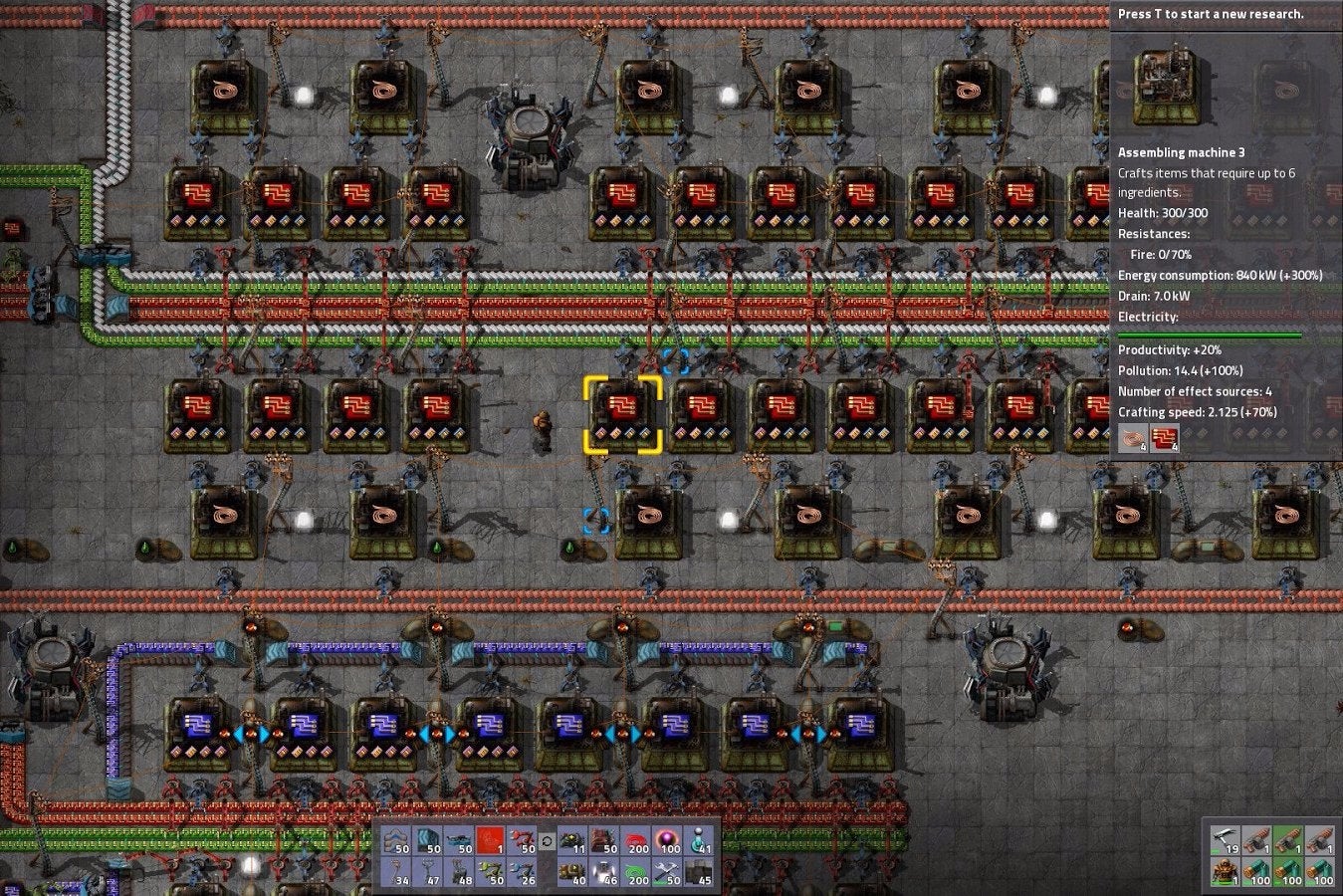Image resolution: width=1343 pixels, height=896 pixels.
Task: Click the yellow-highlighted assembling machine
Action: [622, 413]
